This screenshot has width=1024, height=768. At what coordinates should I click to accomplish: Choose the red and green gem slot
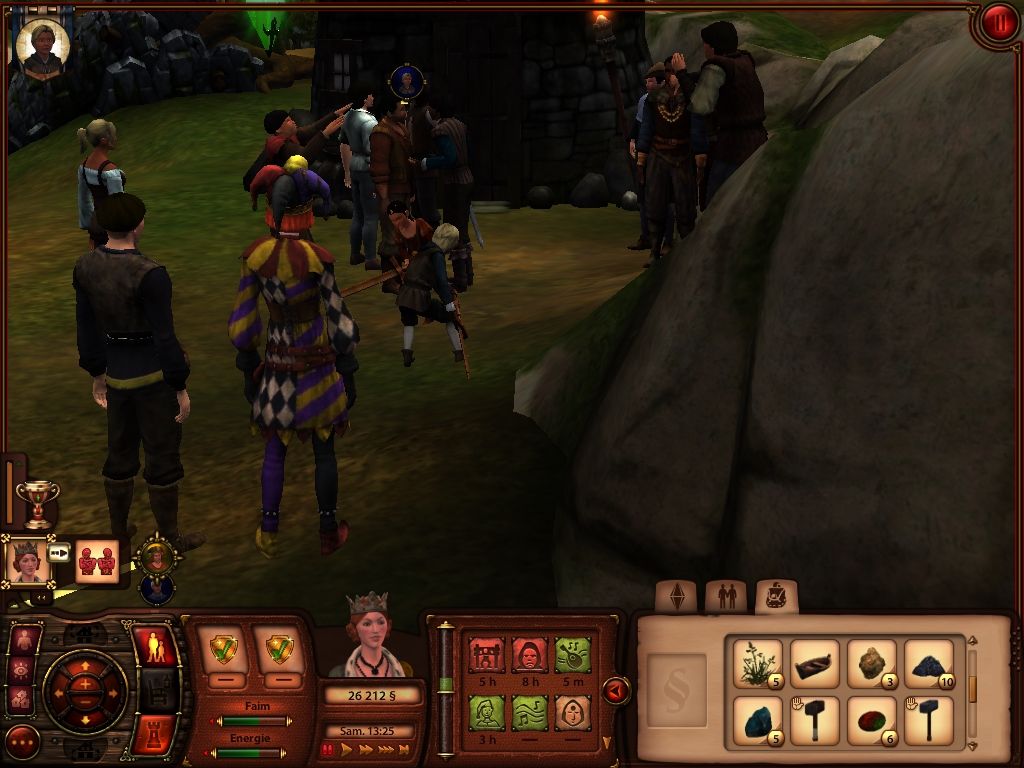pos(871,719)
